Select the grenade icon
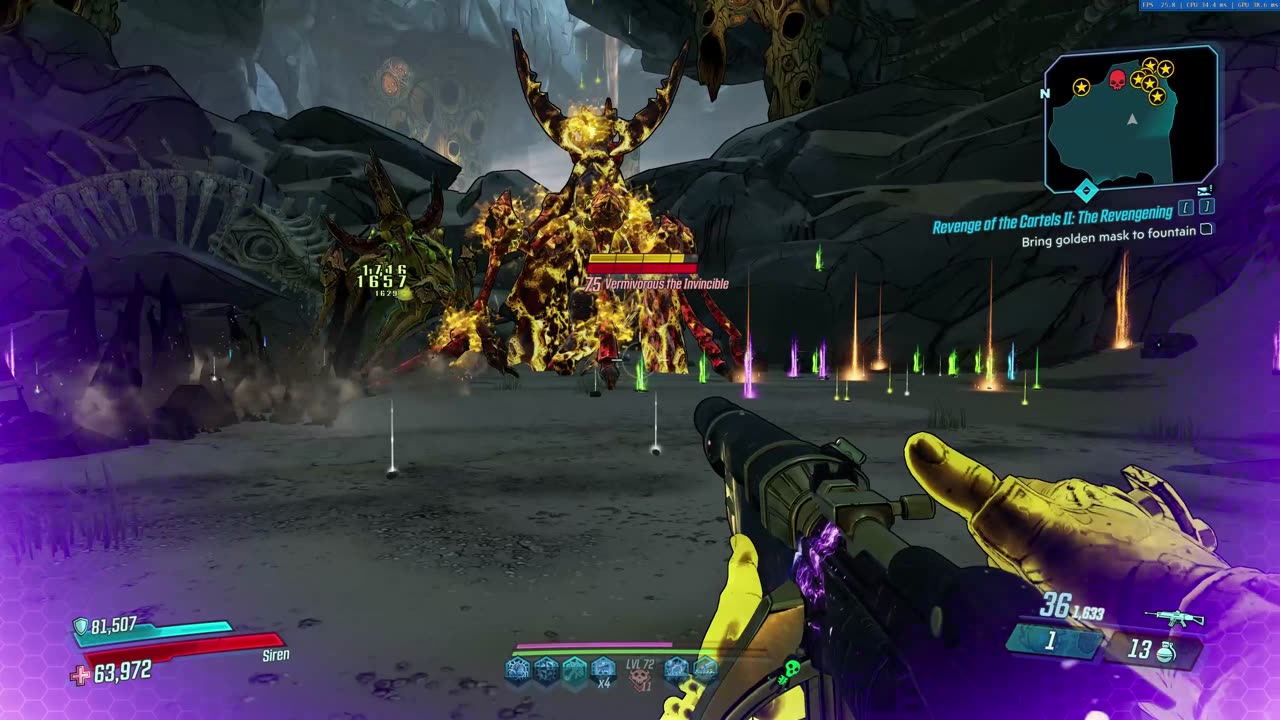 pyautogui.click(x=1165, y=653)
